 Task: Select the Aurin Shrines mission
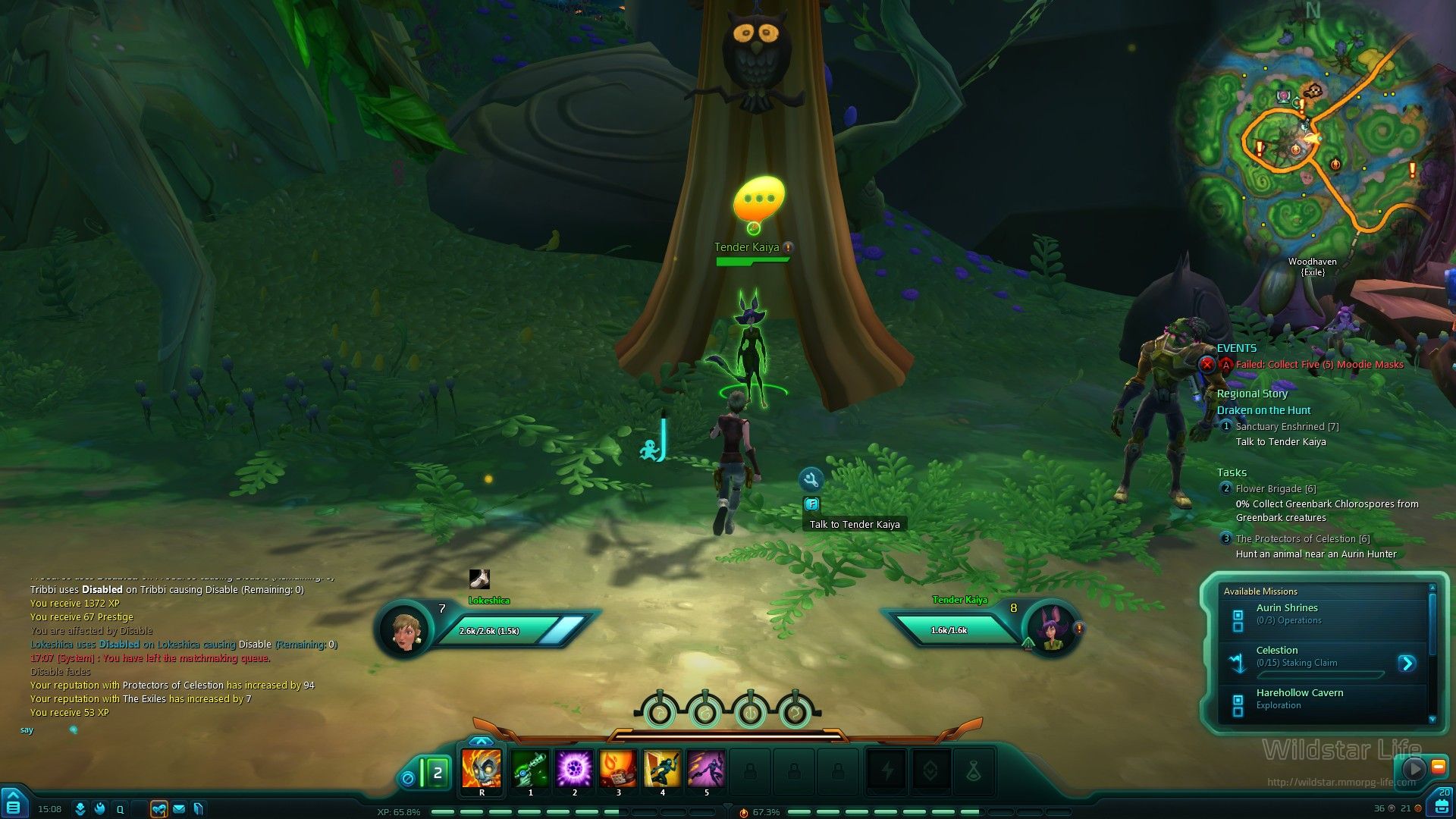click(x=1287, y=613)
